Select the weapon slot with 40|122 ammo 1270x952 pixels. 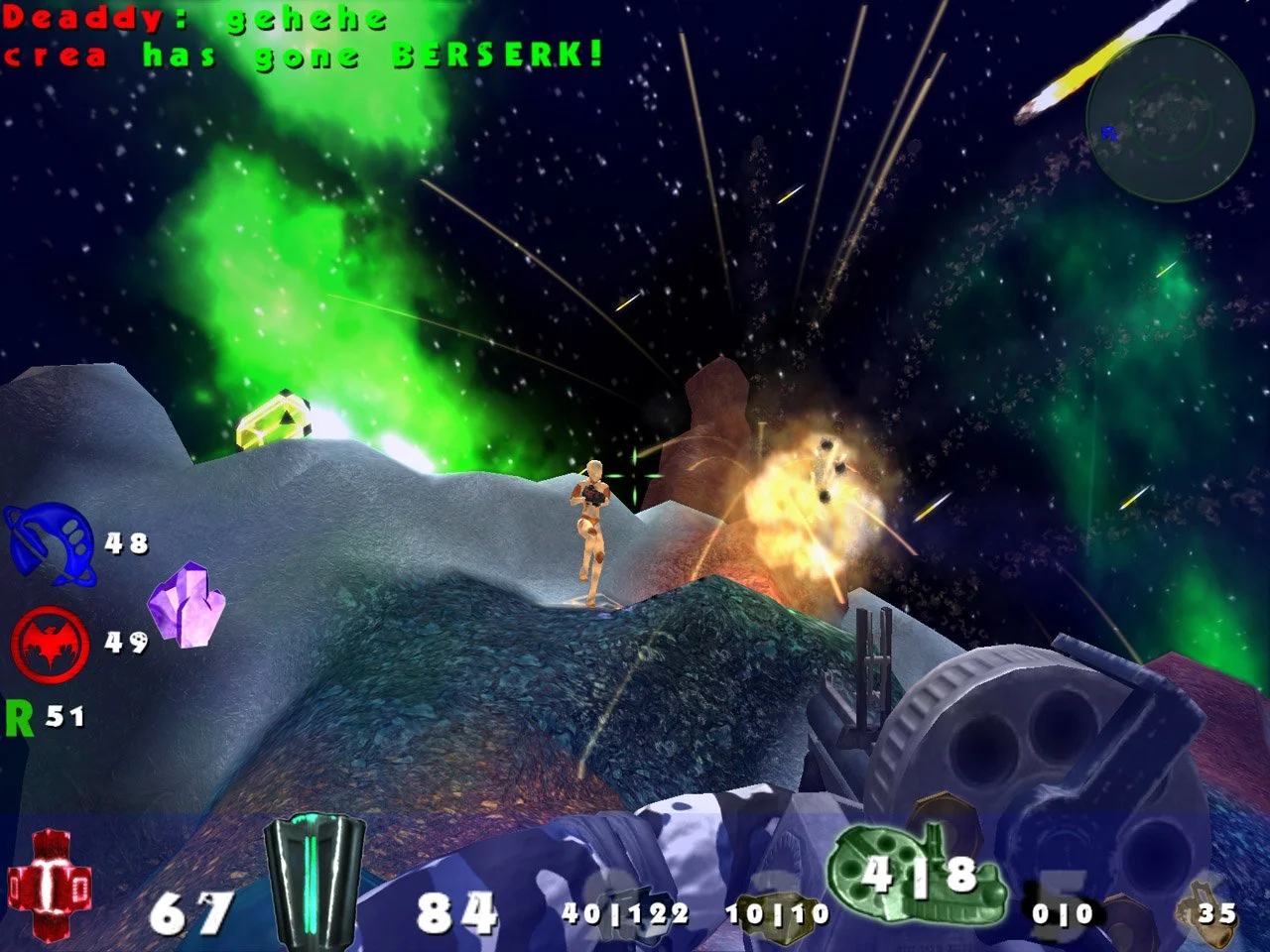[x=625, y=912]
